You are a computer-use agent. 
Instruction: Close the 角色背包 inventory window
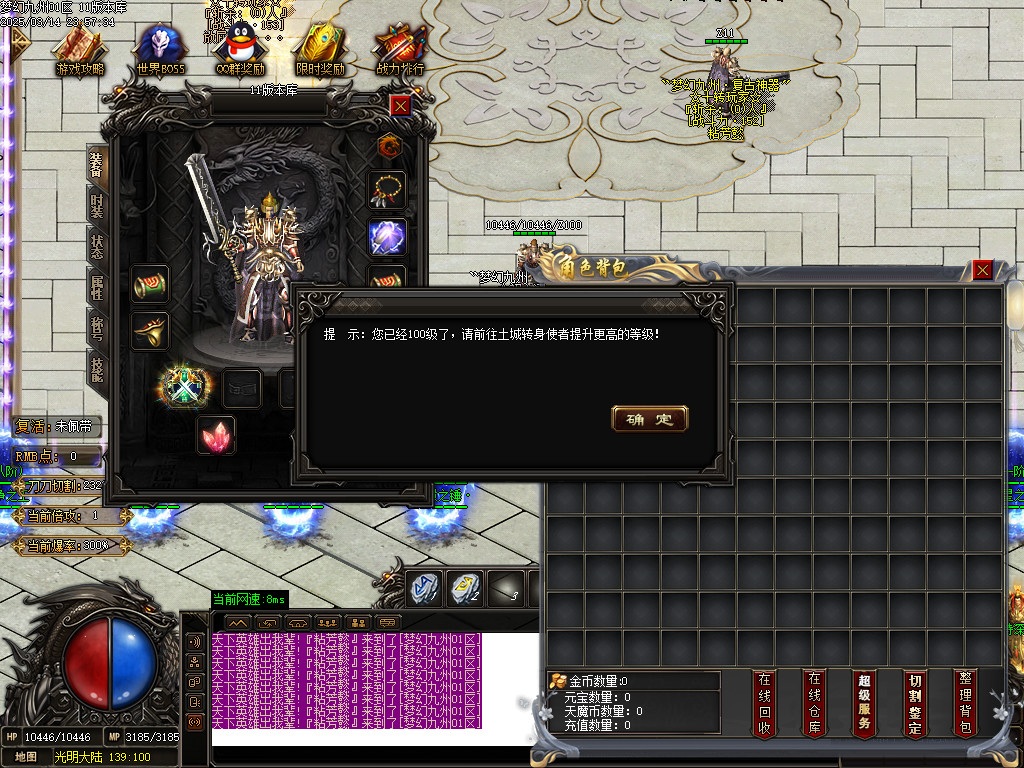(983, 269)
